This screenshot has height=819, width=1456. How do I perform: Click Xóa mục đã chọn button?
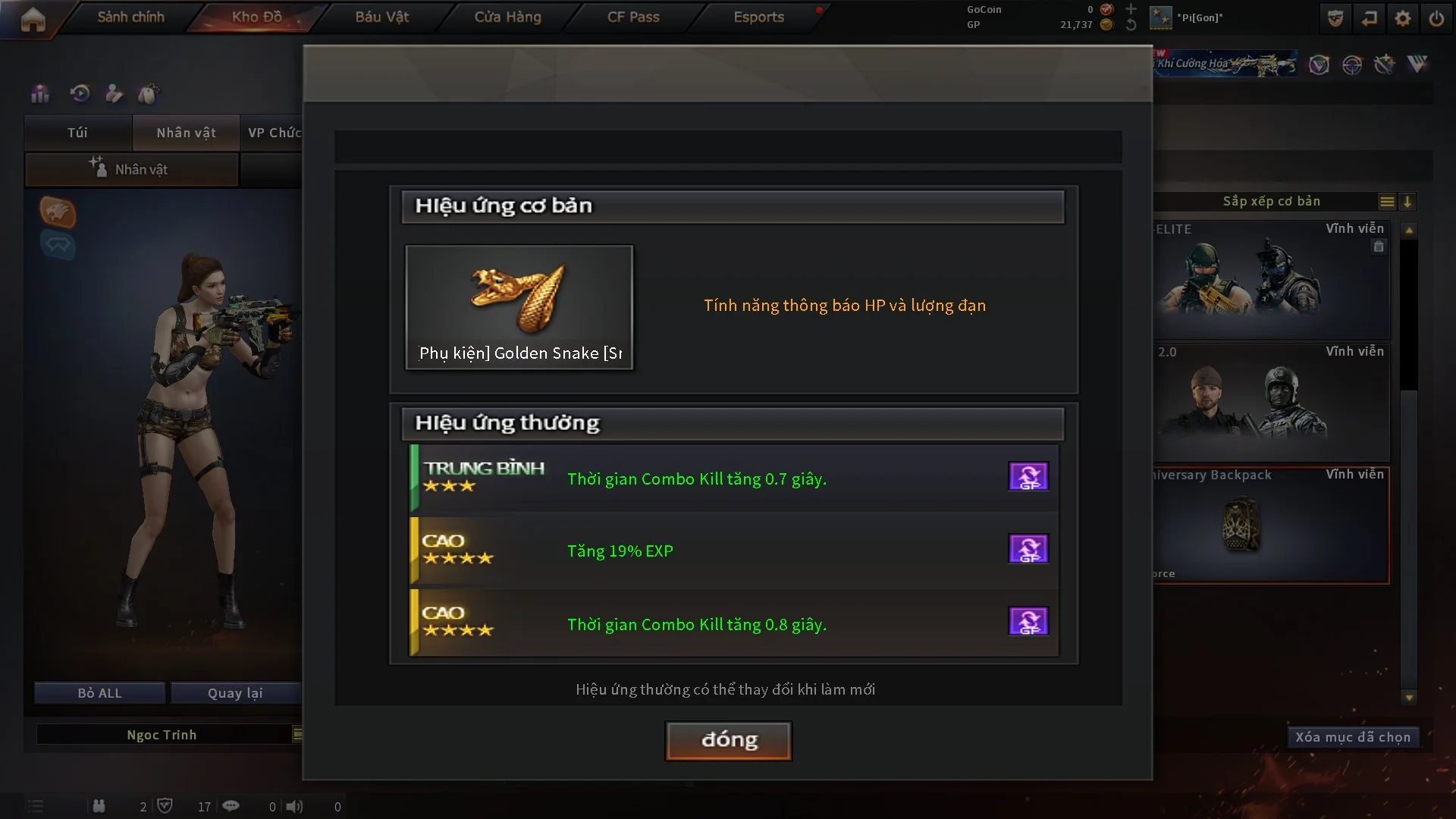[1353, 737]
